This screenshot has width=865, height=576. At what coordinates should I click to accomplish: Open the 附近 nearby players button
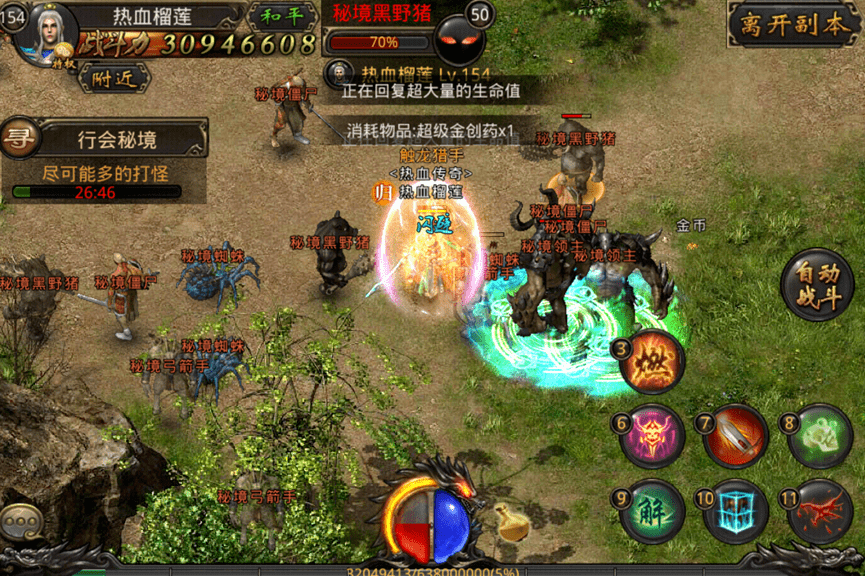pos(114,77)
